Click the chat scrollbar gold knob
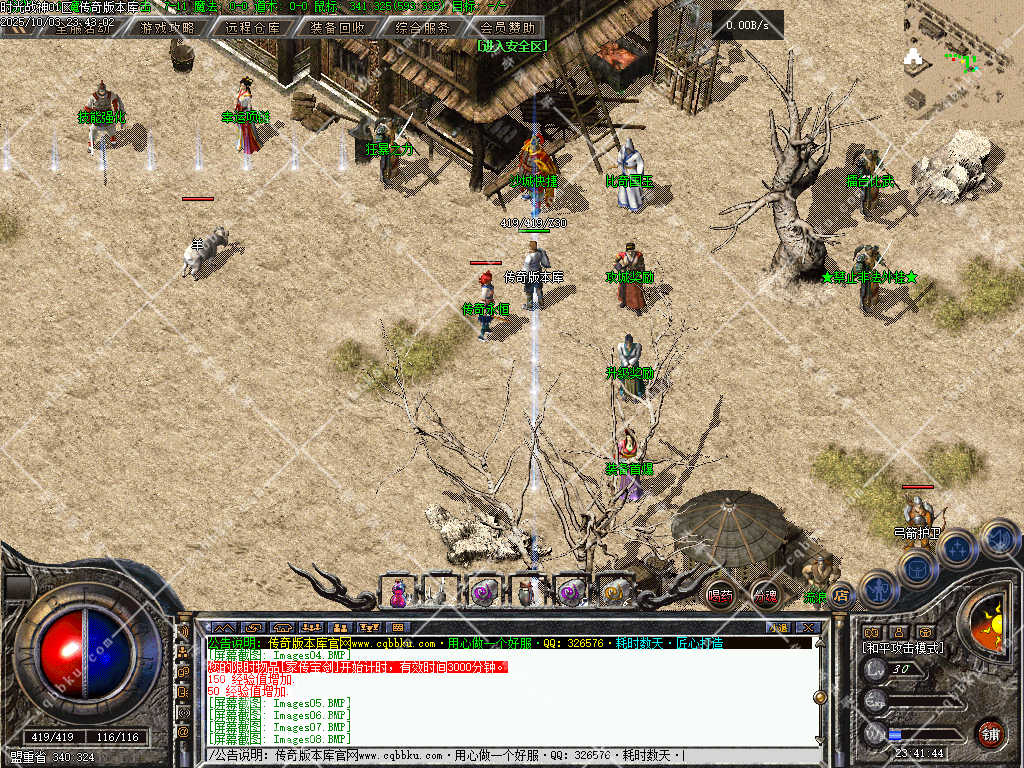 (x=820, y=697)
